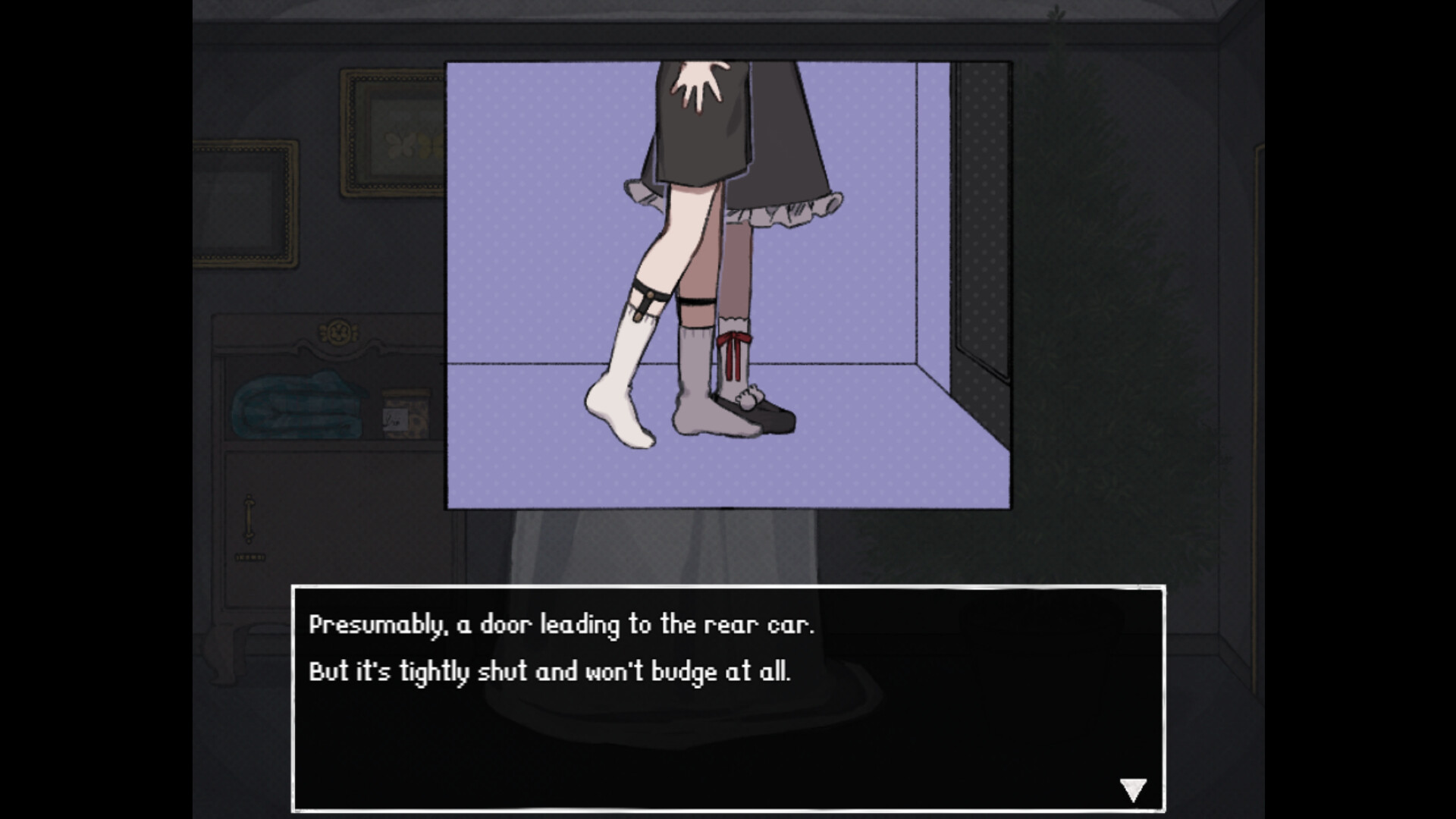This screenshot has height=819, width=1456.
Task: Click the white advance triangle indicator
Action: click(1134, 788)
